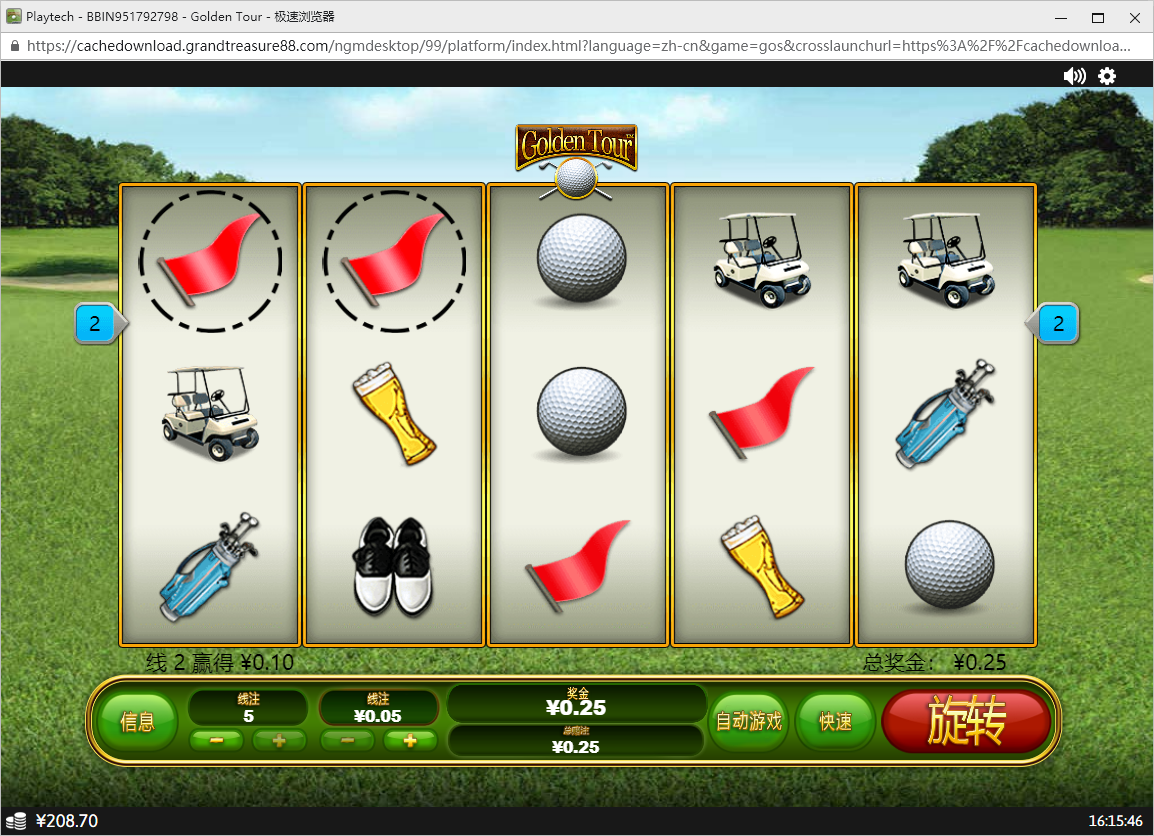Select the left payline 2 marker
The image size is (1154, 836).
(x=96, y=323)
